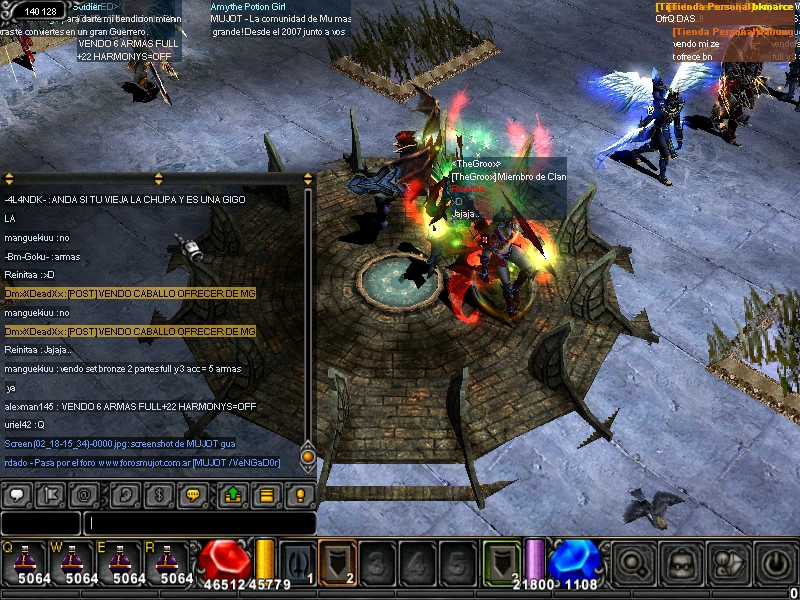Select the orange-framed shield skill in slot 2
Viewport: 800px width, 600px height.
338,561
